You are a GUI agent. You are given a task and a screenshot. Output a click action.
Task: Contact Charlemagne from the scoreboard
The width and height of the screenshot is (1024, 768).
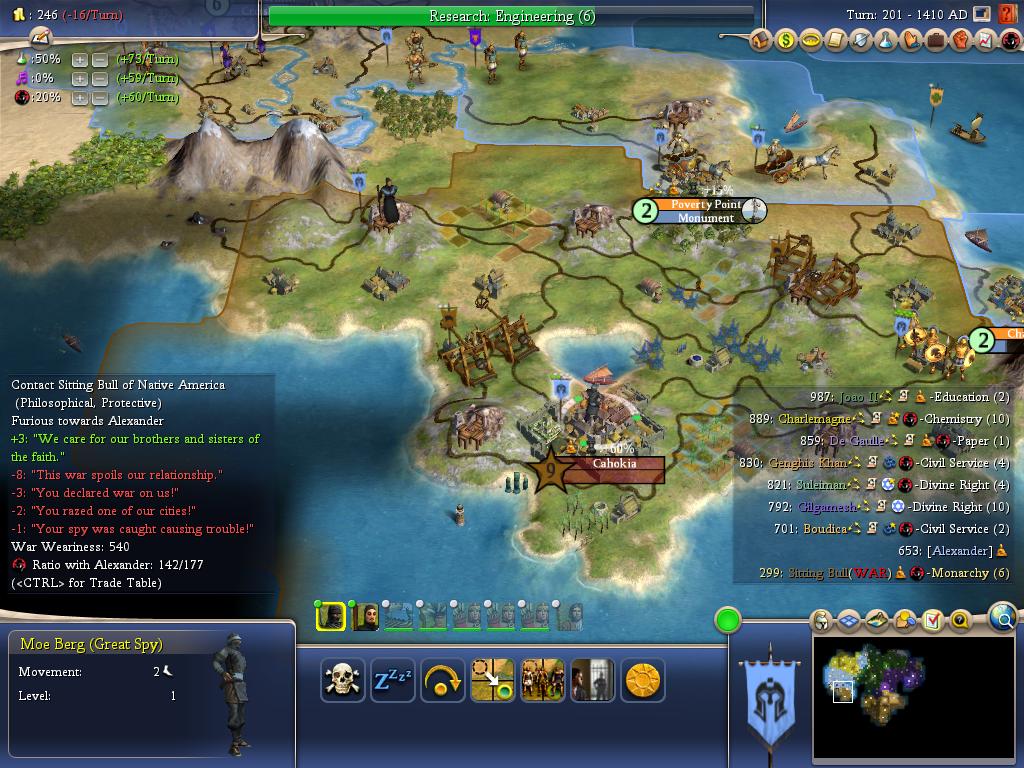click(x=814, y=419)
